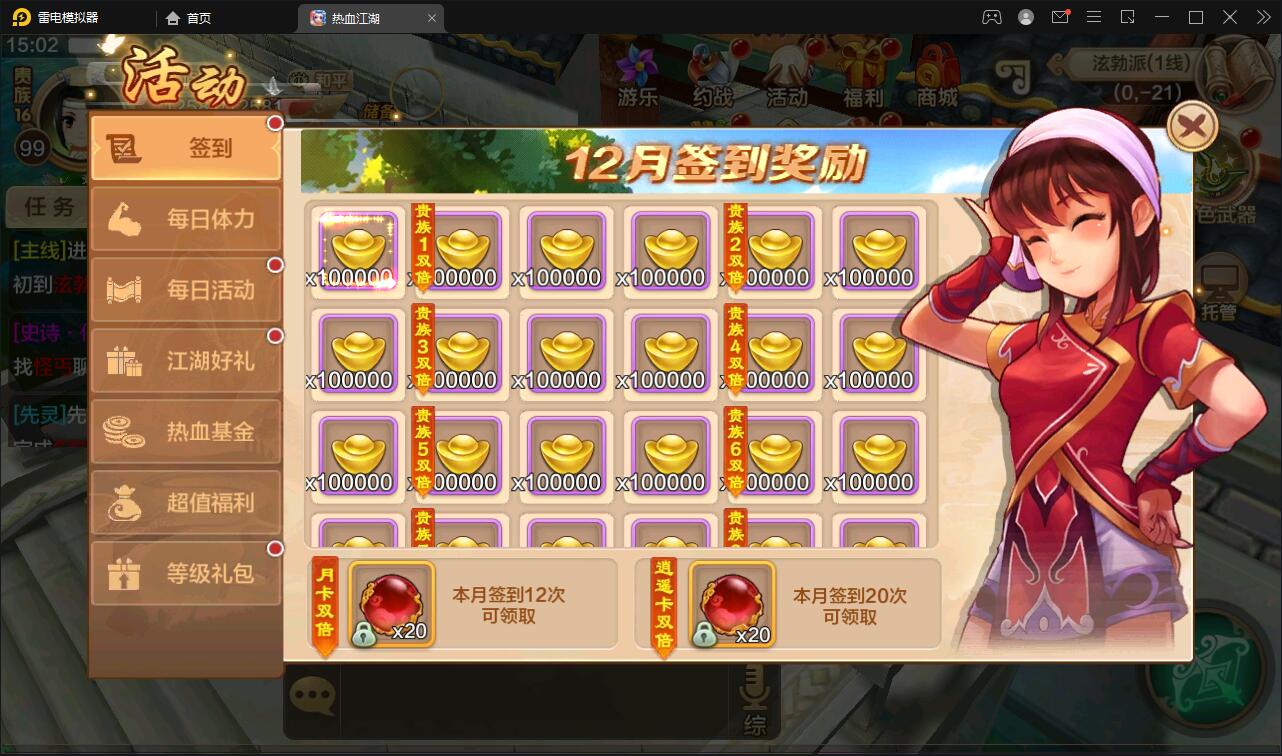The image size is (1282, 756).
Task: Click the 江湖好礼 sidebar entry
Action: (186, 360)
